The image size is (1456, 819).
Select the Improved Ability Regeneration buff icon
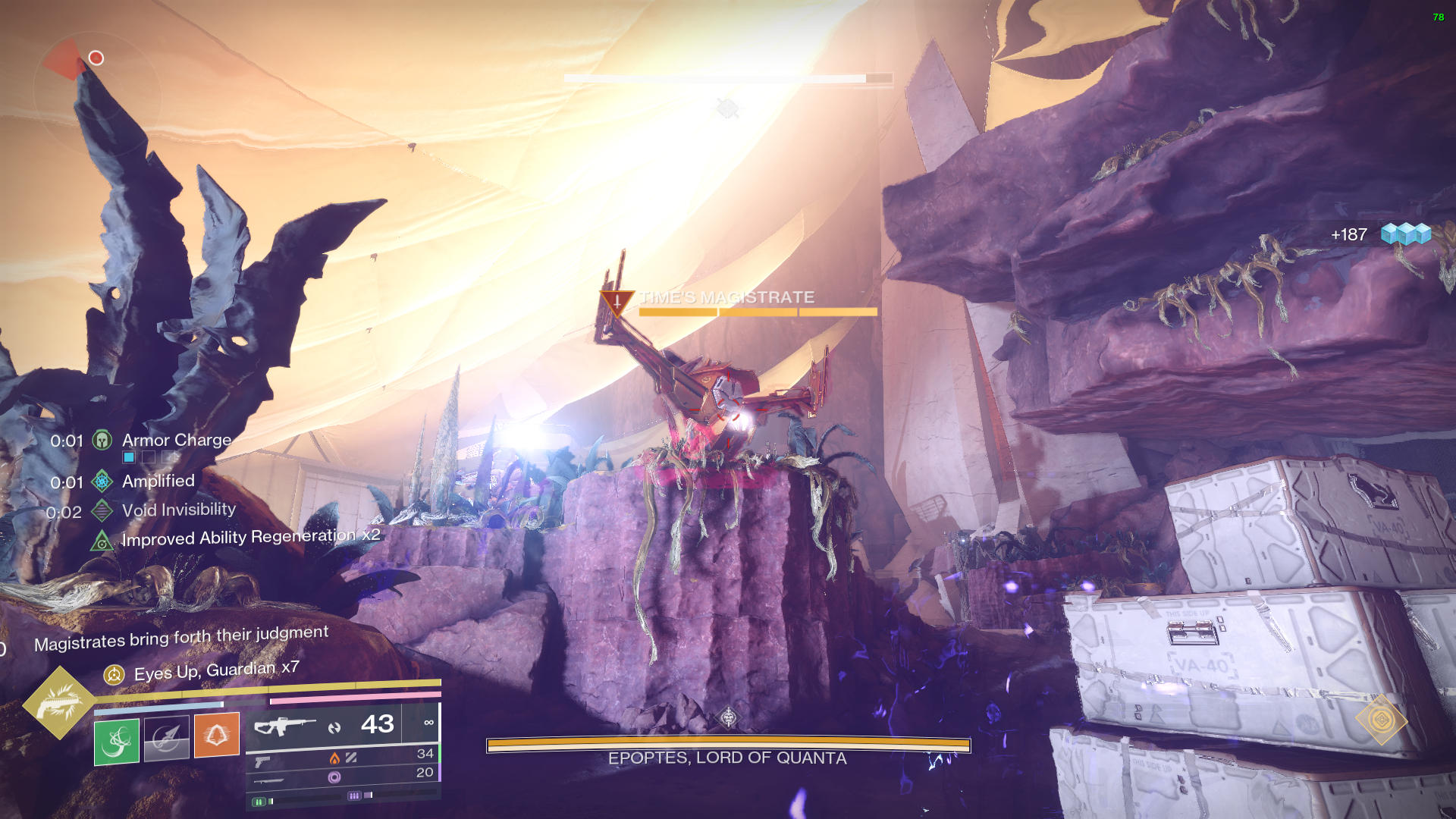102,541
